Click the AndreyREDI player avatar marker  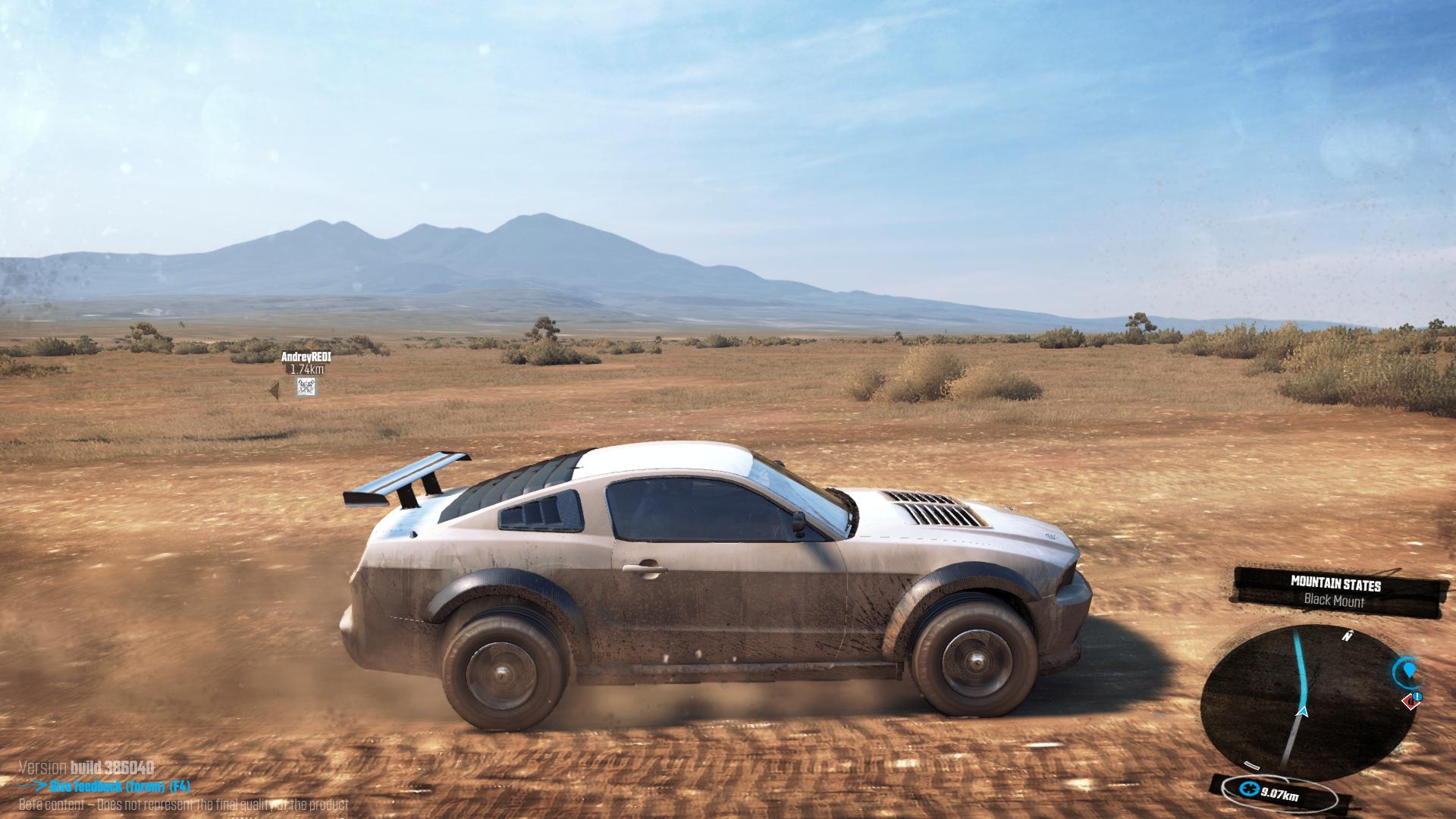(x=306, y=387)
